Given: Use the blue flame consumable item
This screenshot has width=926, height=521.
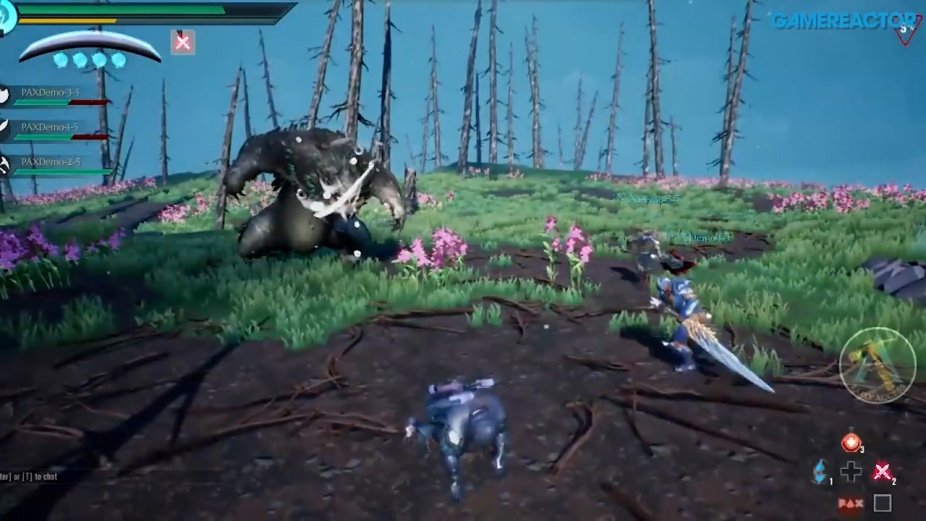Looking at the screenshot, I should tap(818, 471).
